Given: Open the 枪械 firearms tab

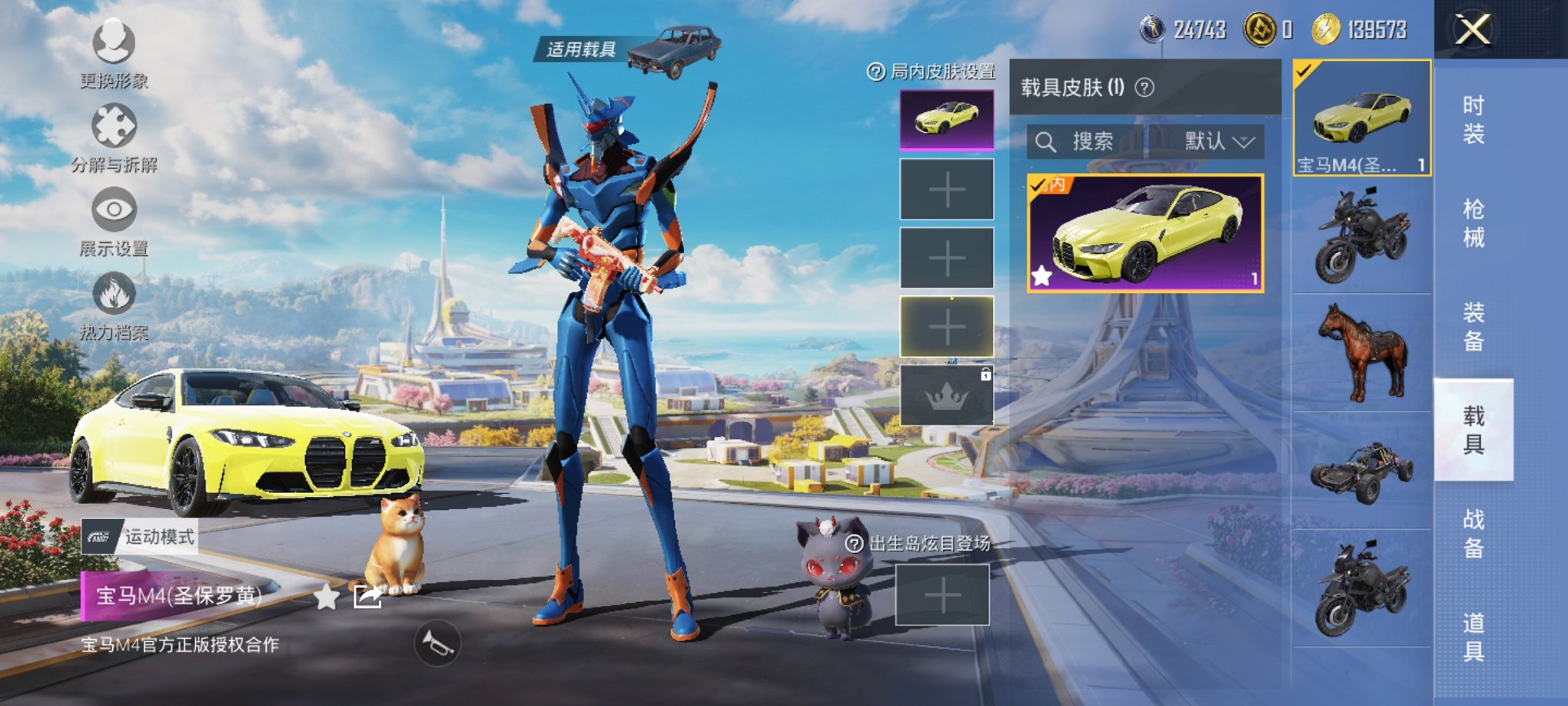Looking at the screenshot, I should 1473,223.
